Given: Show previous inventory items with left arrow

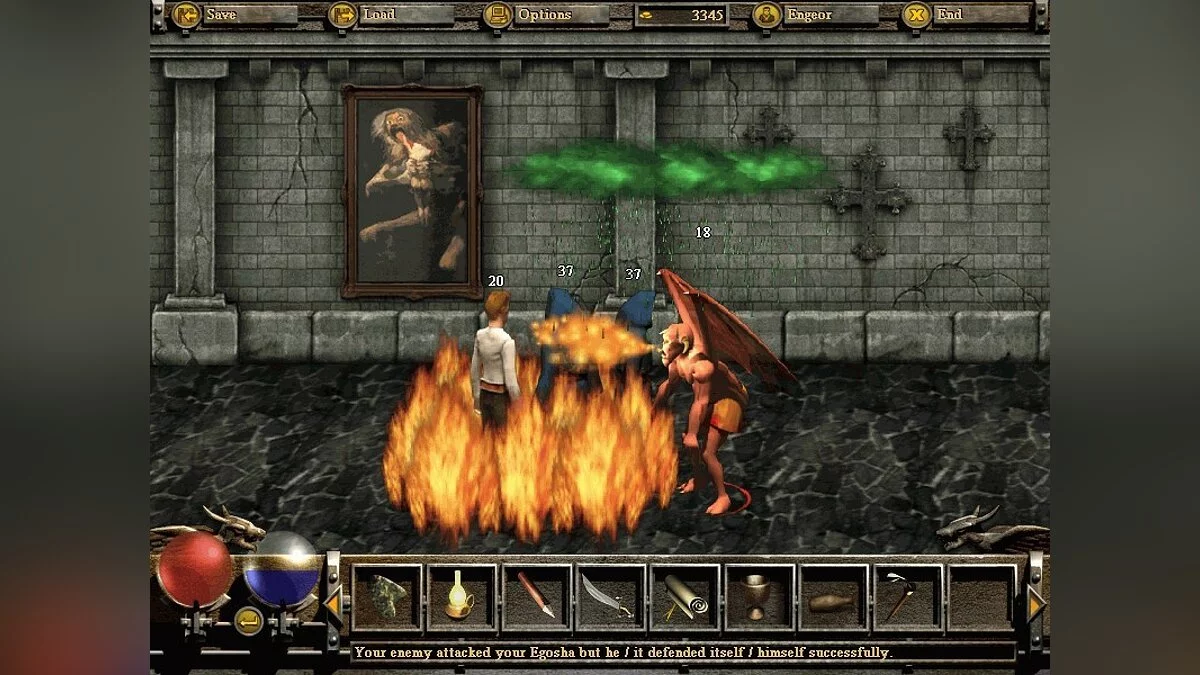Looking at the screenshot, I should click(333, 603).
